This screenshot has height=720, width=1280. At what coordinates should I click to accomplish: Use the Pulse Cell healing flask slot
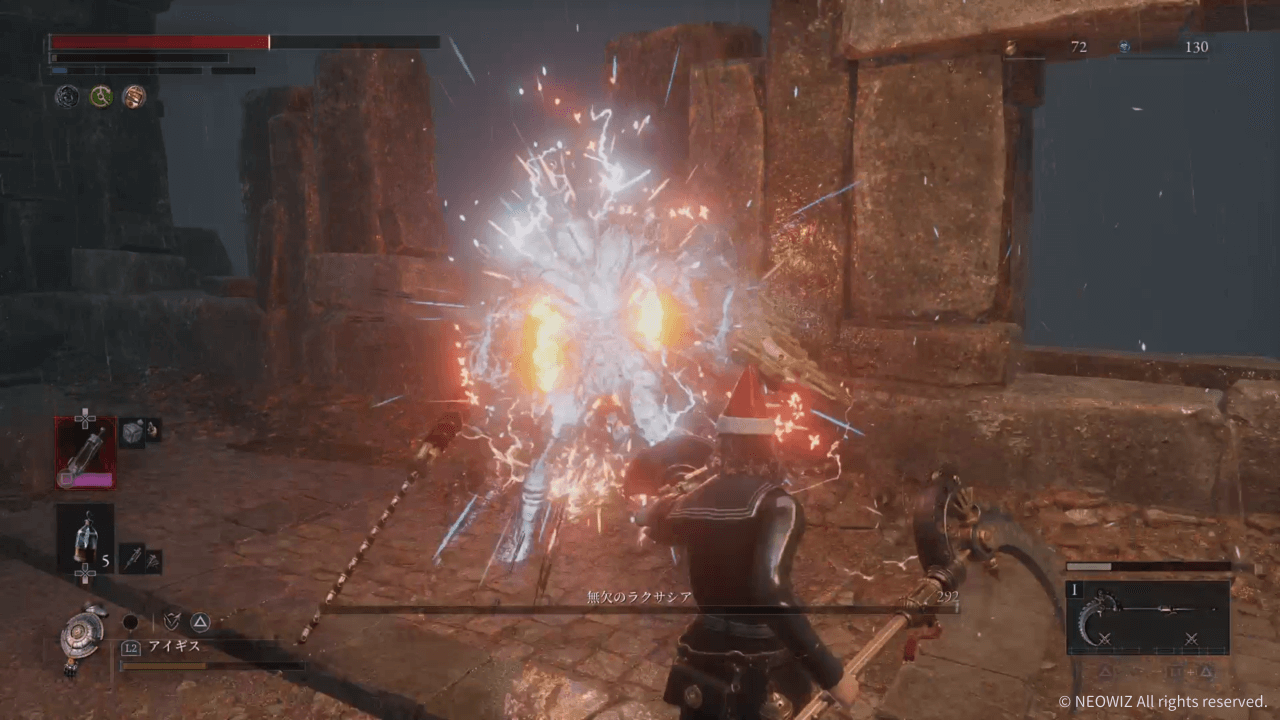(x=85, y=537)
